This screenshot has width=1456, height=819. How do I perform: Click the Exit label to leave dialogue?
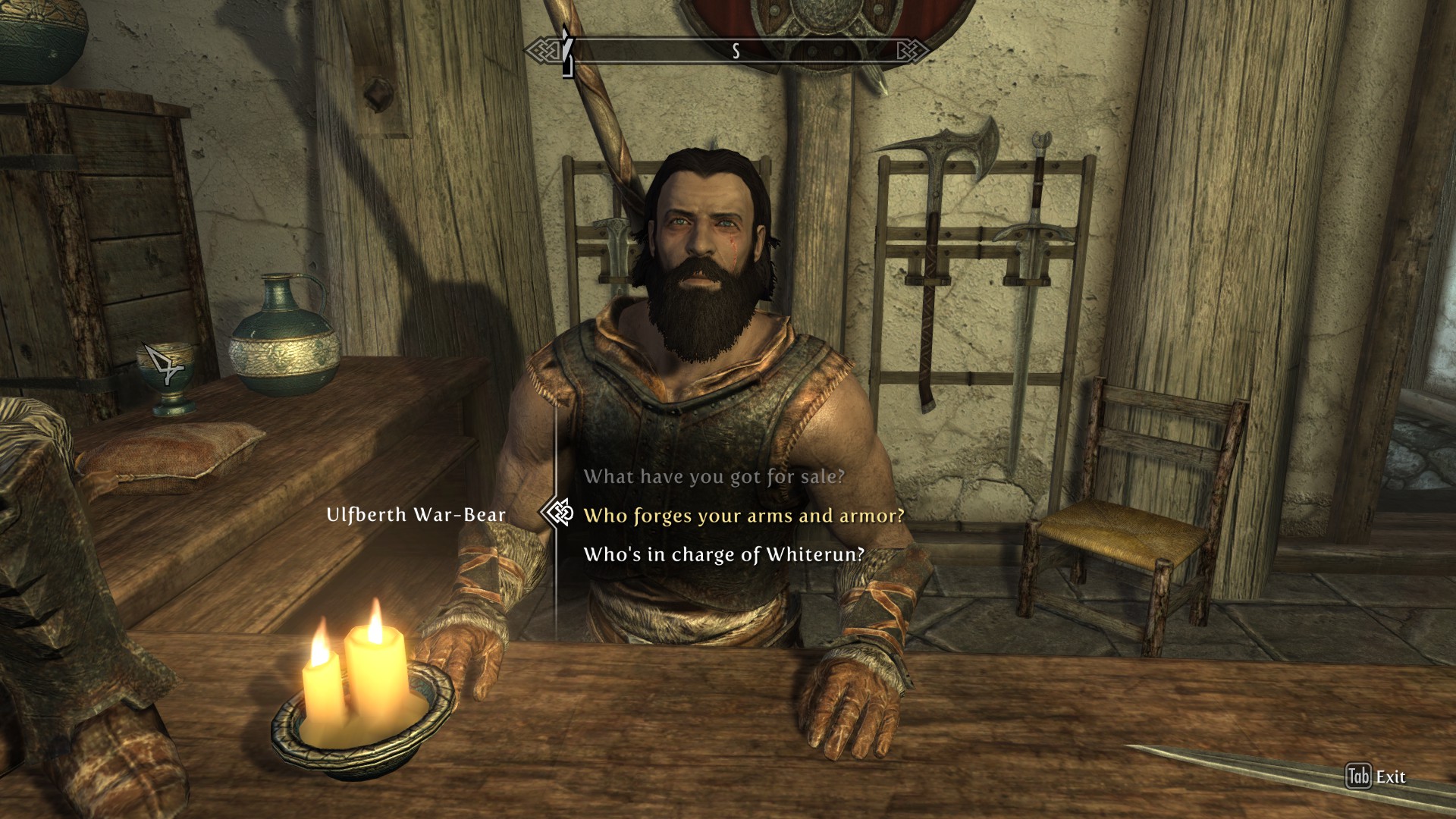[1390, 777]
